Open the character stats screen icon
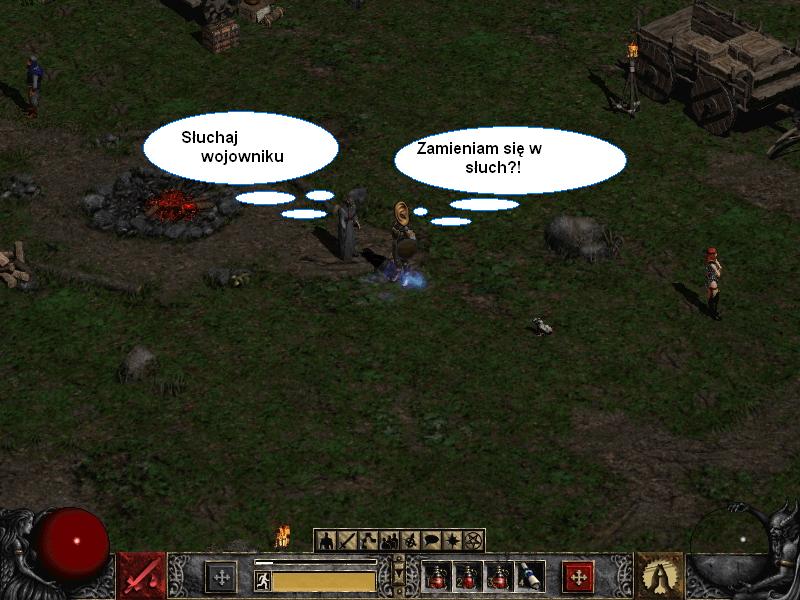Viewport: 800px width, 600px height. 326,541
